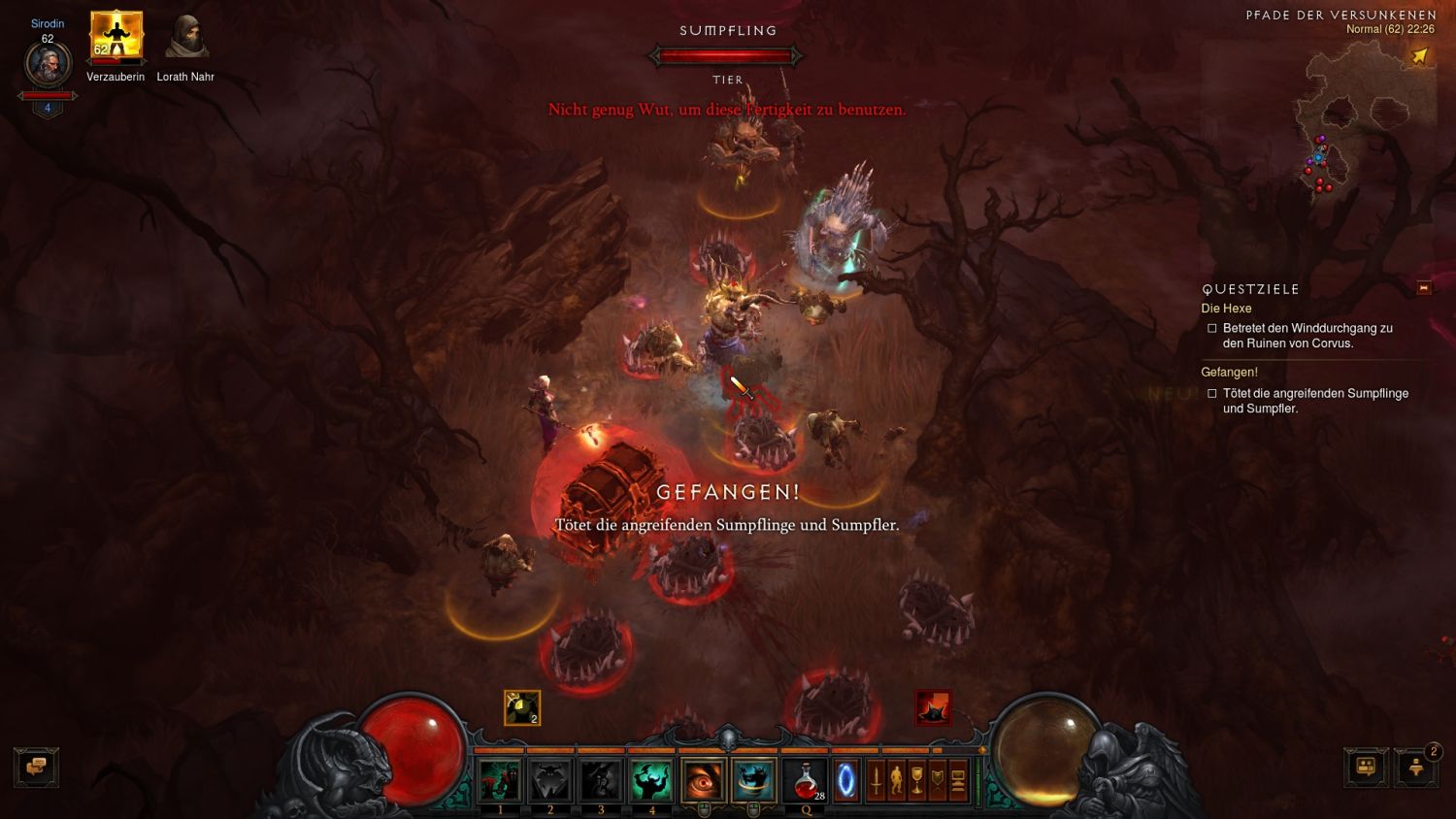This screenshot has height=819, width=1456.
Task: Collapse the Questziele objectives tracker
Action: pyautogui.click(x=1424, y=288)
